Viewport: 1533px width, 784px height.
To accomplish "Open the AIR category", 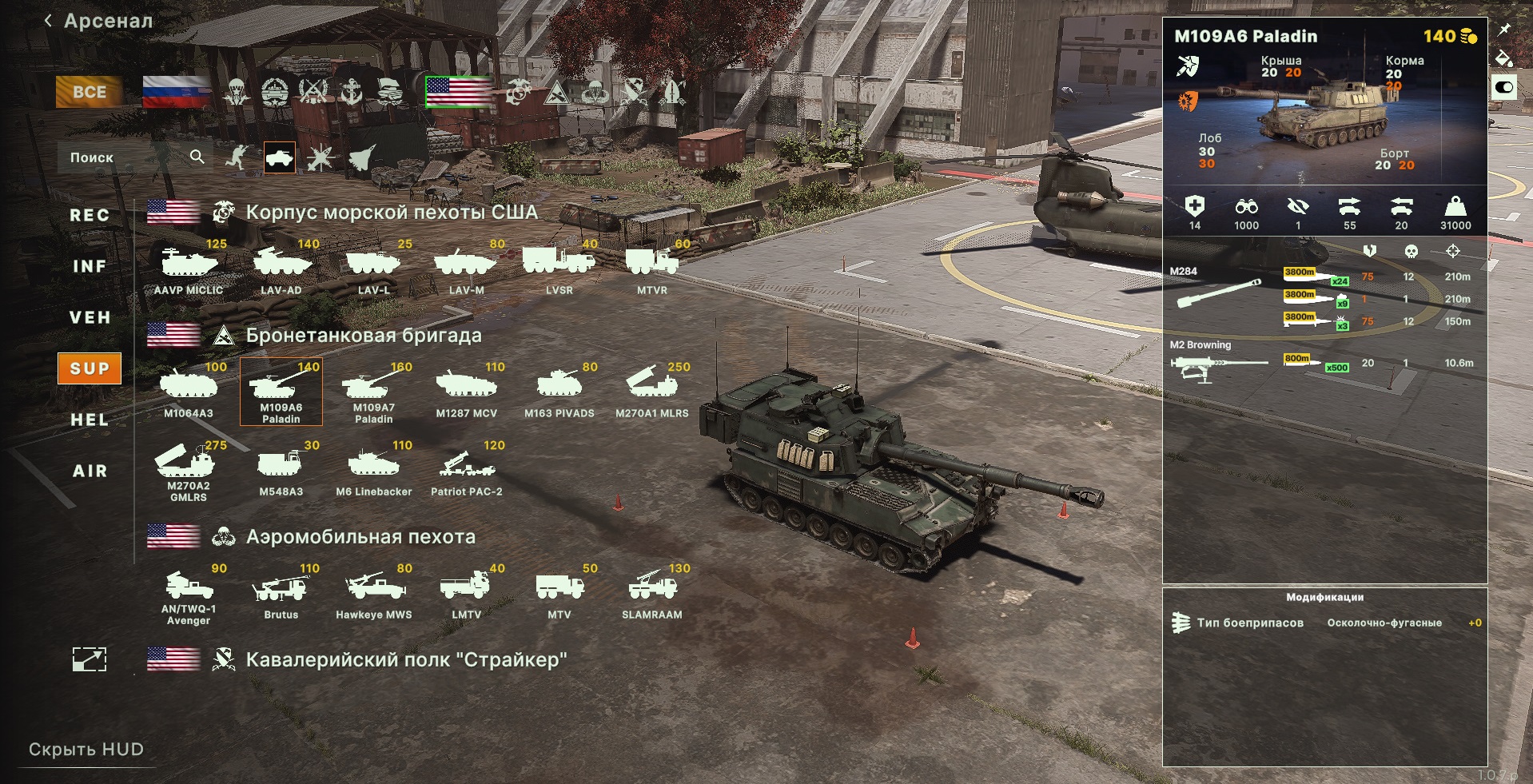I will click(x=90, y=471).
